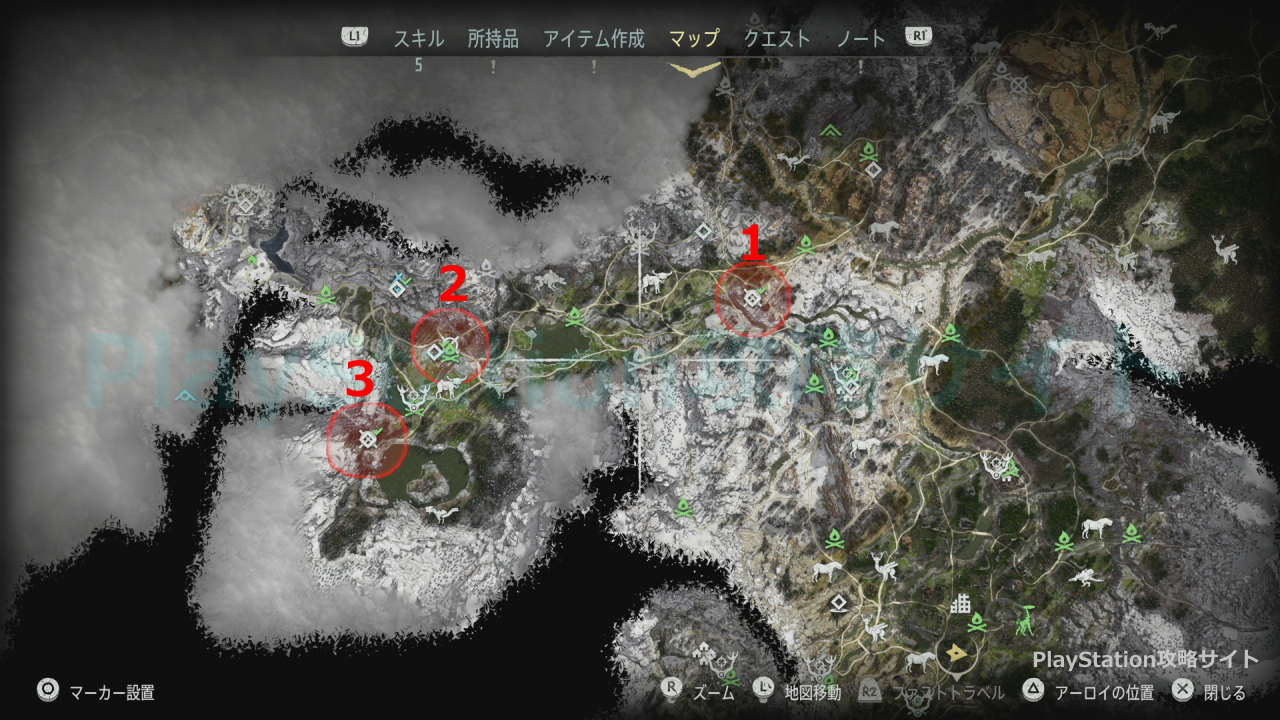Switch to the ノート tab
Image resolution: width=1280 pixels, height=720 pixels.
pyautogui.click(x=861, y=39)
